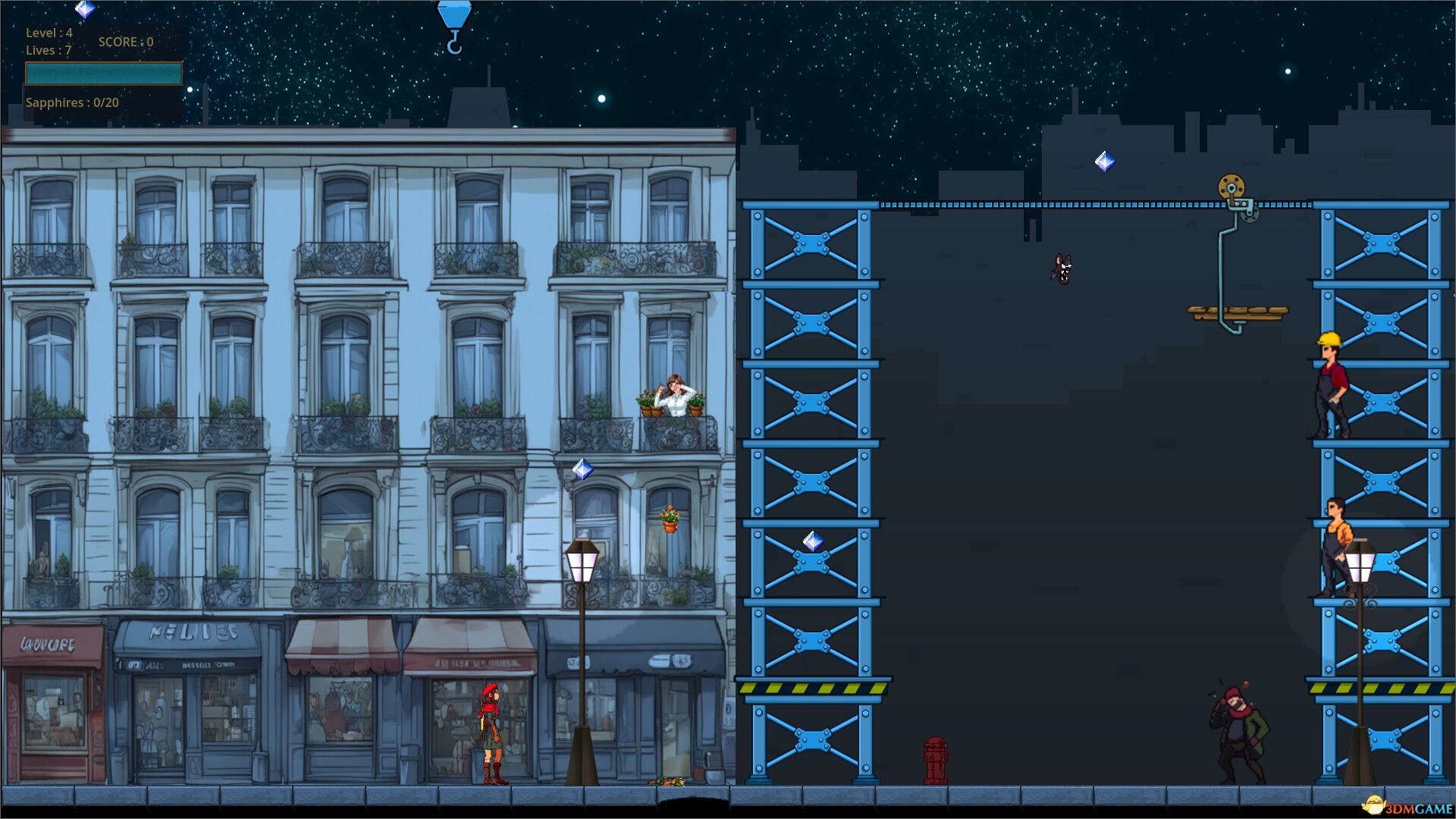Collect the sapphire near the pulley wheel
The width and height of the screenshot is (1456, 819).
(1103, 160)
